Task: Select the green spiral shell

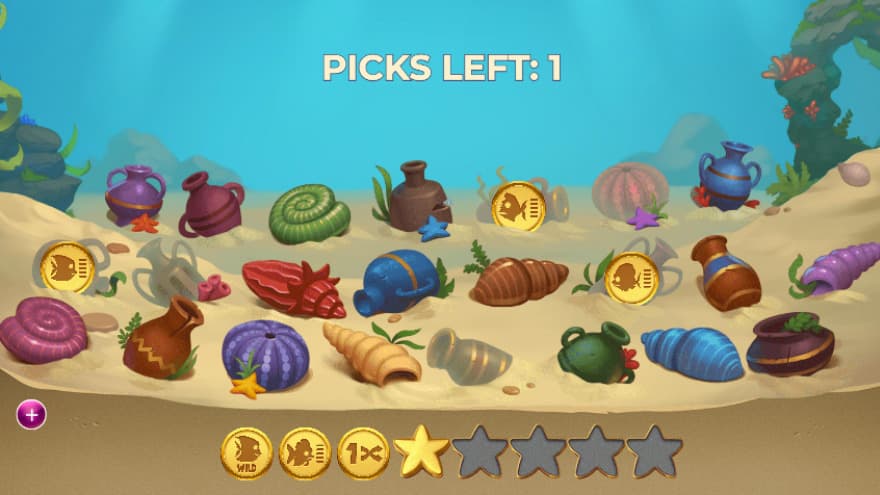Action: click(x=309, y=213)
